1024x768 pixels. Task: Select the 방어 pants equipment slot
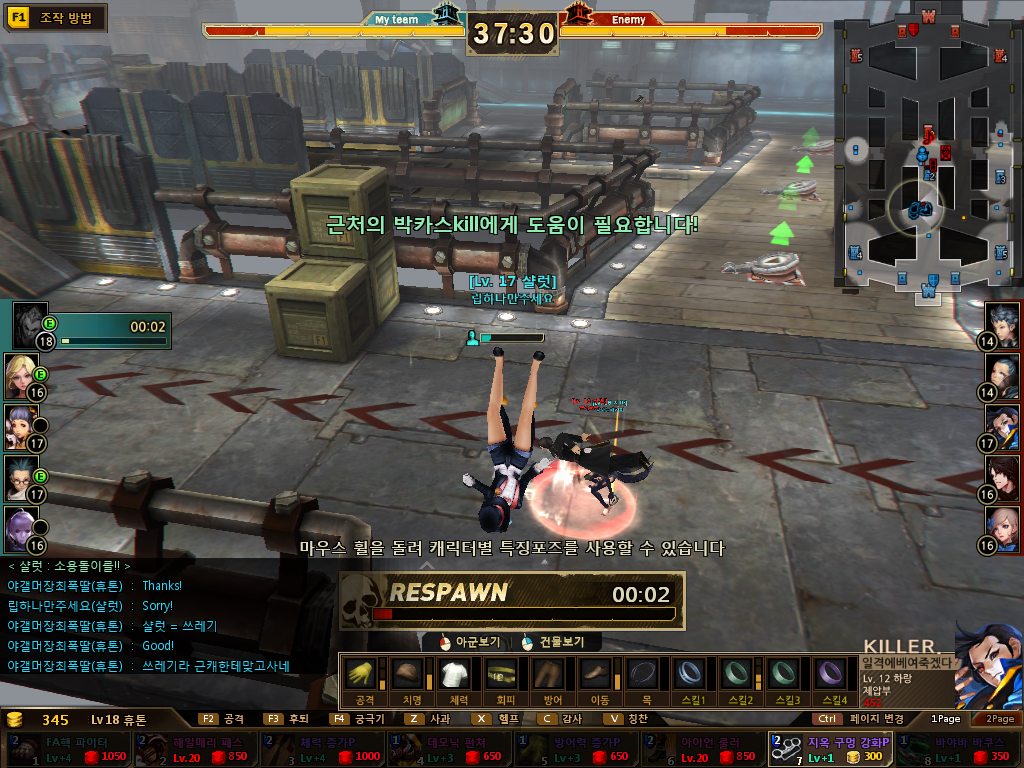pyautogui.click(x=551, y=674)
